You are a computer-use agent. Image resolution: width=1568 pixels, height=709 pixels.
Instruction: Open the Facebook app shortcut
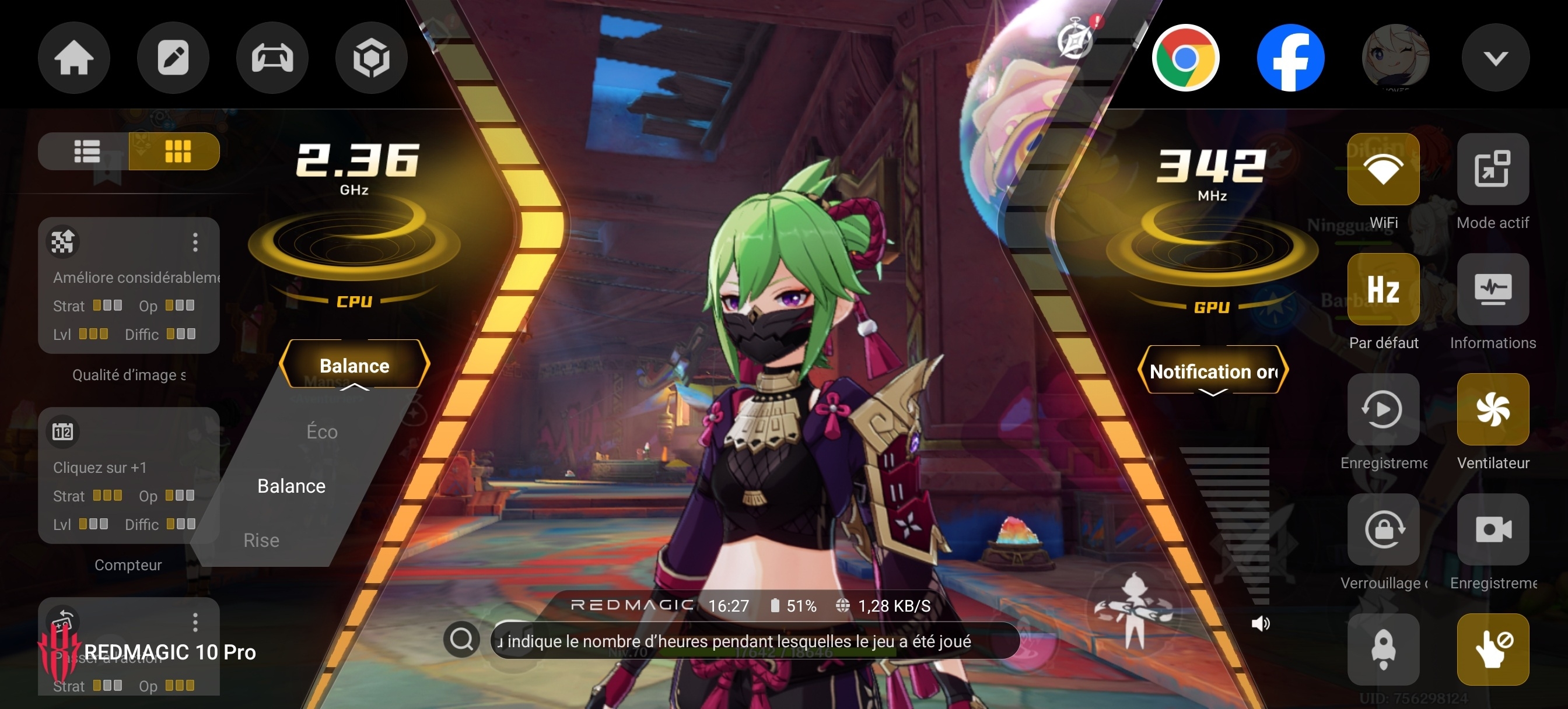tap(1290, 58)
